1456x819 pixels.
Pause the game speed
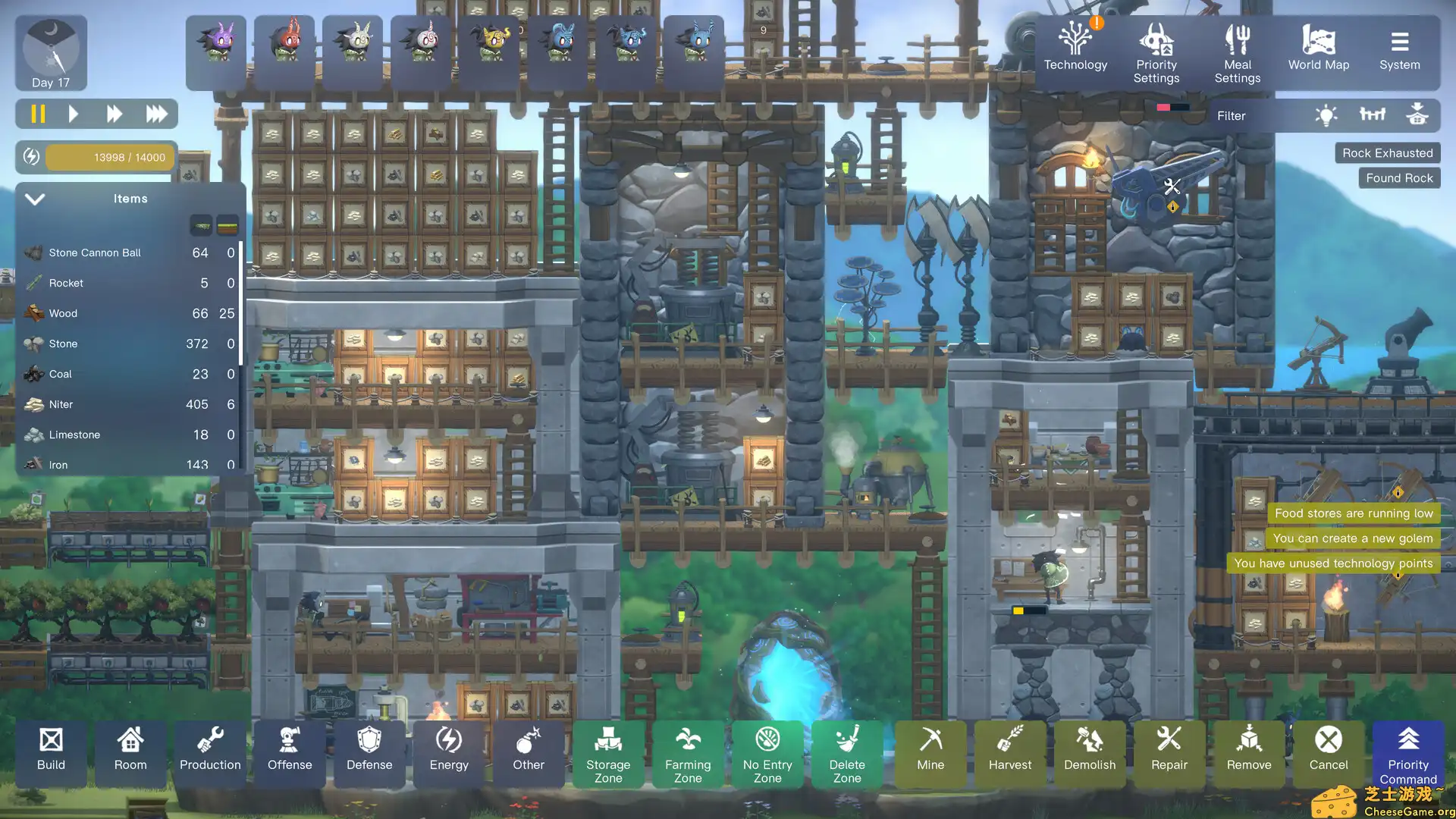[38, 114]
